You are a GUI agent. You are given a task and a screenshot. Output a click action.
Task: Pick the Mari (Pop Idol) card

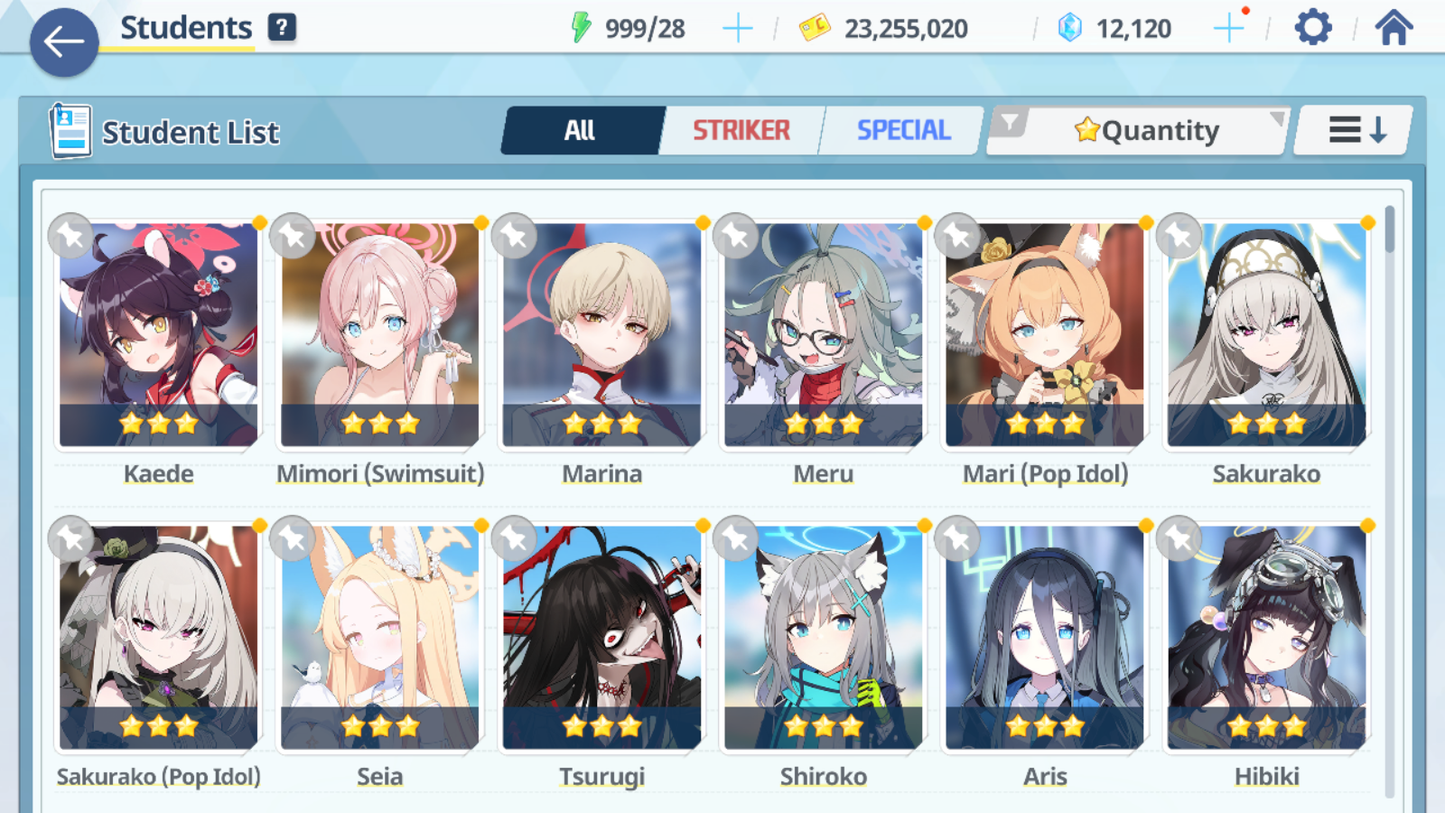pos(1045,335)
